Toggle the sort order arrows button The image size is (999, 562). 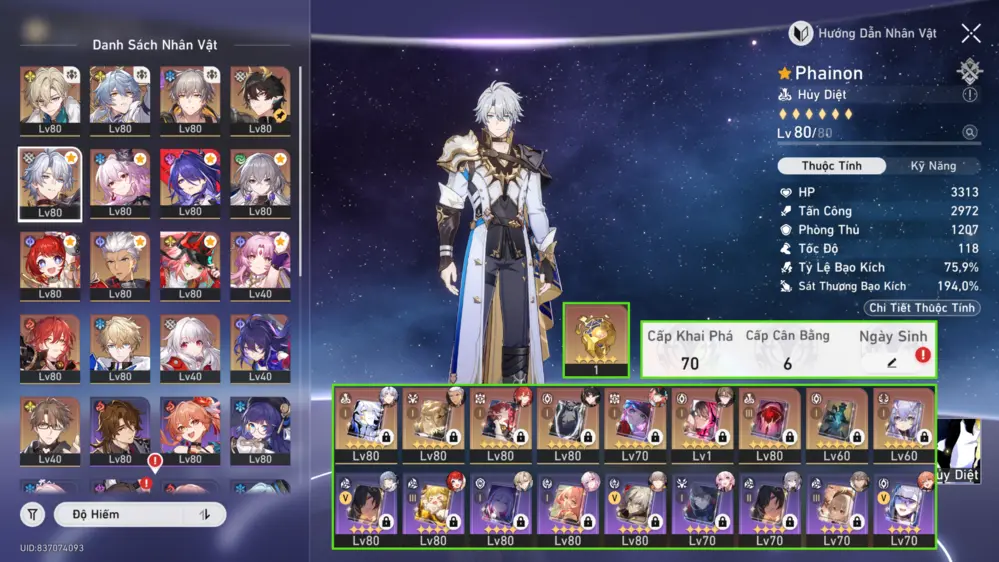pyautogui.click(x=205, y=514)
